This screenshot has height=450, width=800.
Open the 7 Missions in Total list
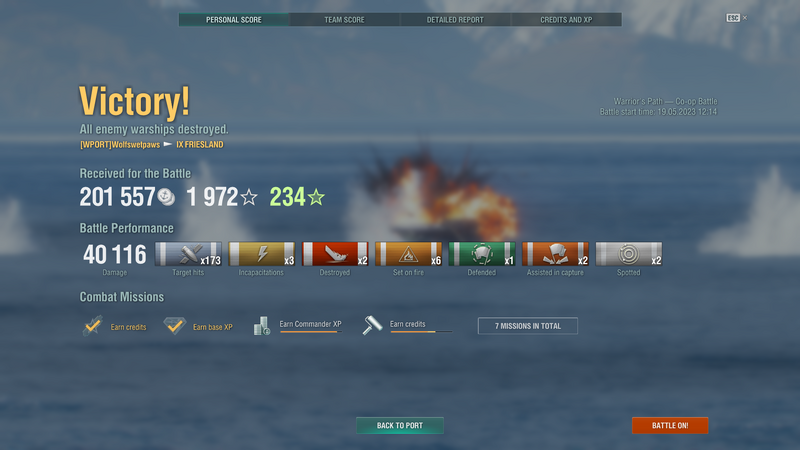(x=528, y=326)
